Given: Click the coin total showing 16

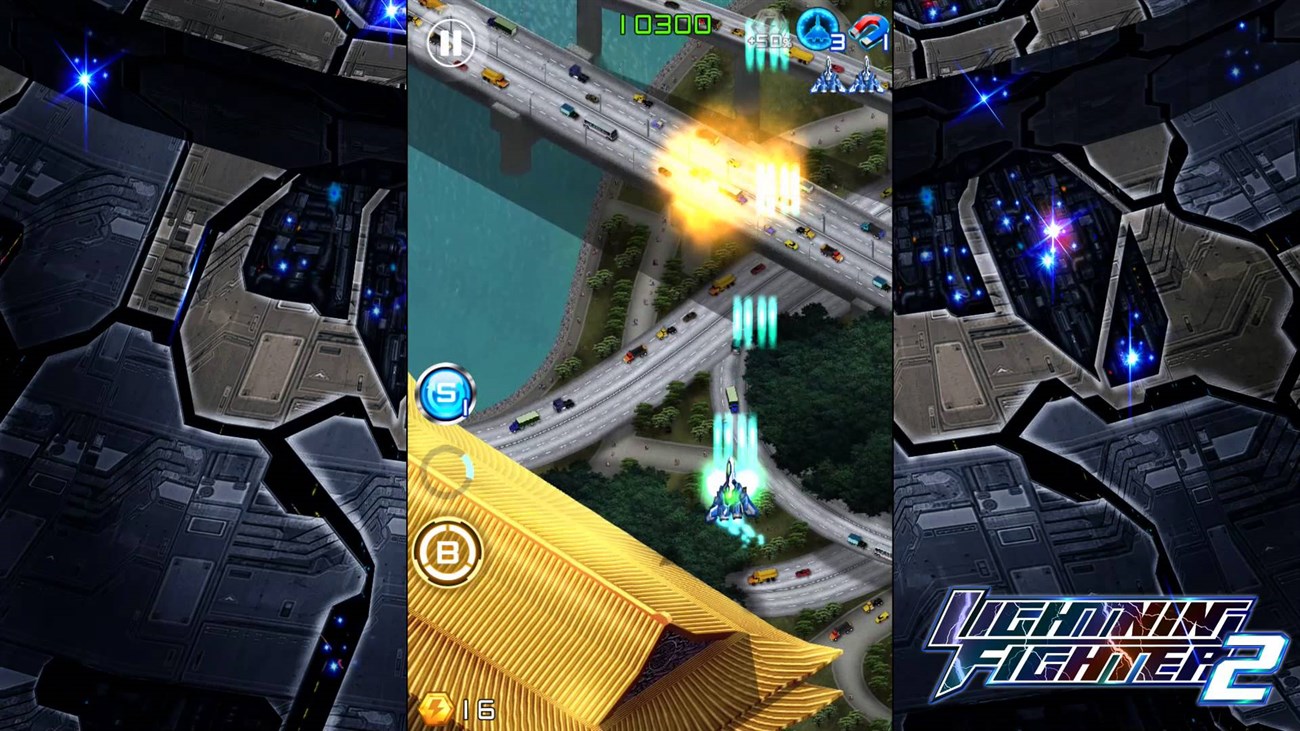Looking at the screenshot, I should [x=476, y=708].
